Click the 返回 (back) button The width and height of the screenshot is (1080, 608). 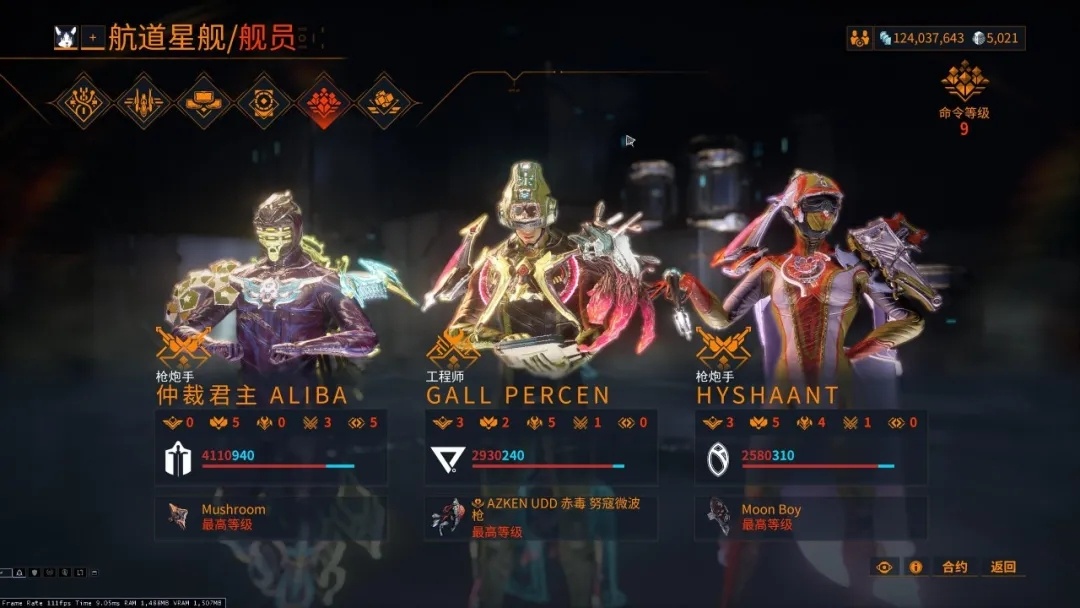[x=1003, y=567]
